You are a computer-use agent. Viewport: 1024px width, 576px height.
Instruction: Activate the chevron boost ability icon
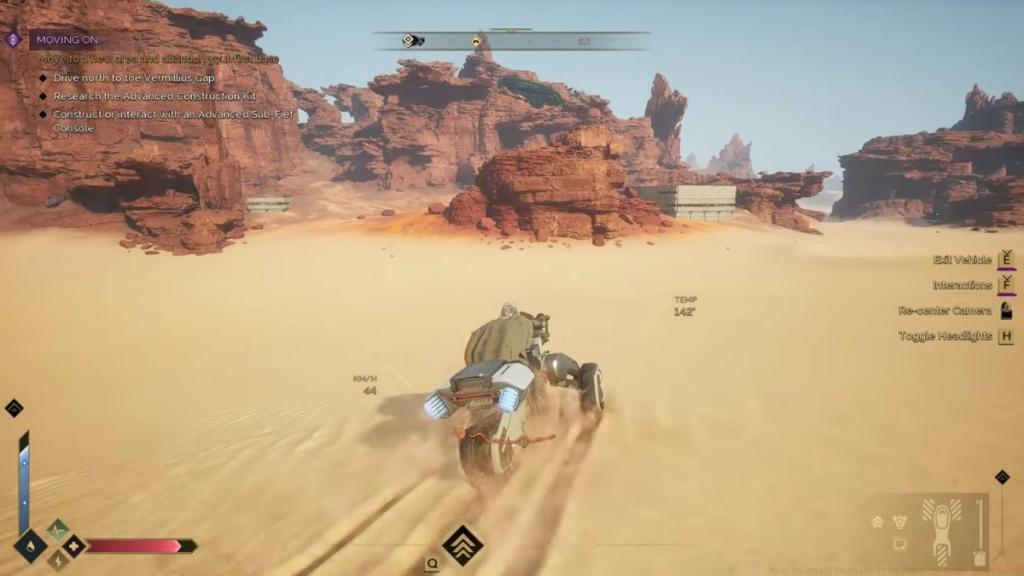pyautogui.click(x=463, y=545)
